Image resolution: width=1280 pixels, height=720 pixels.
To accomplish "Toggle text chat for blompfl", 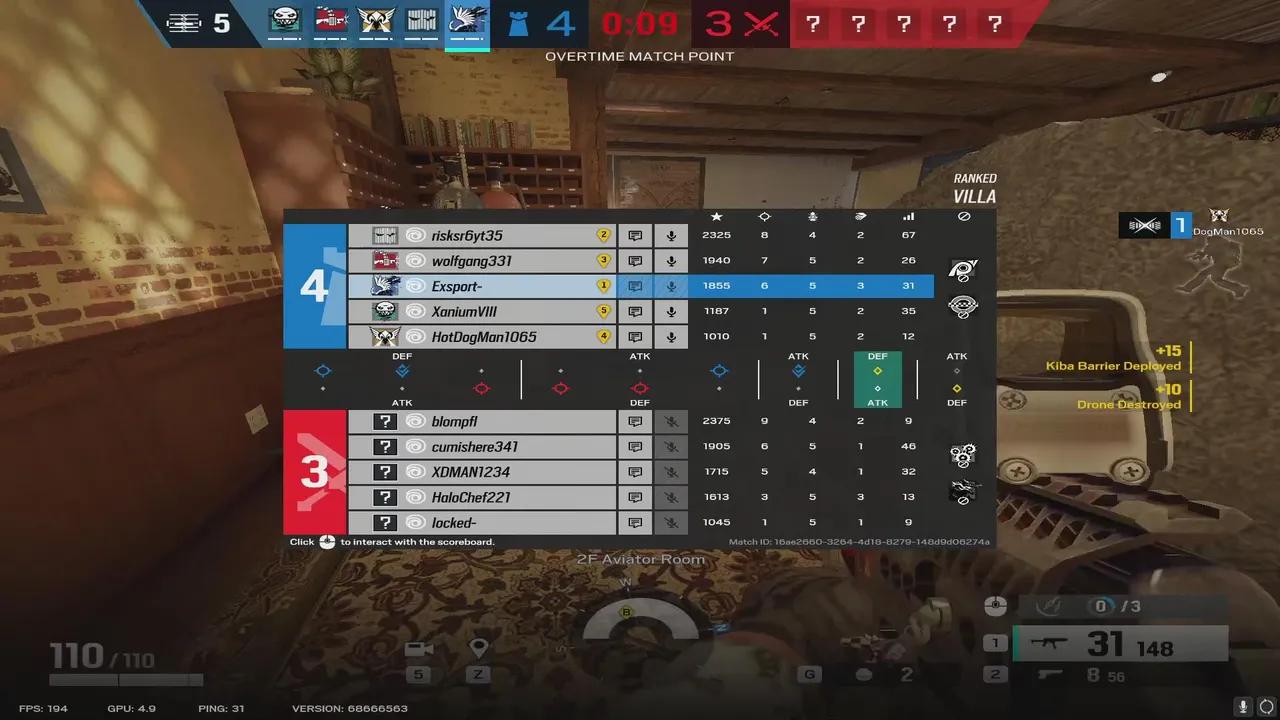I will pos(635,422).
